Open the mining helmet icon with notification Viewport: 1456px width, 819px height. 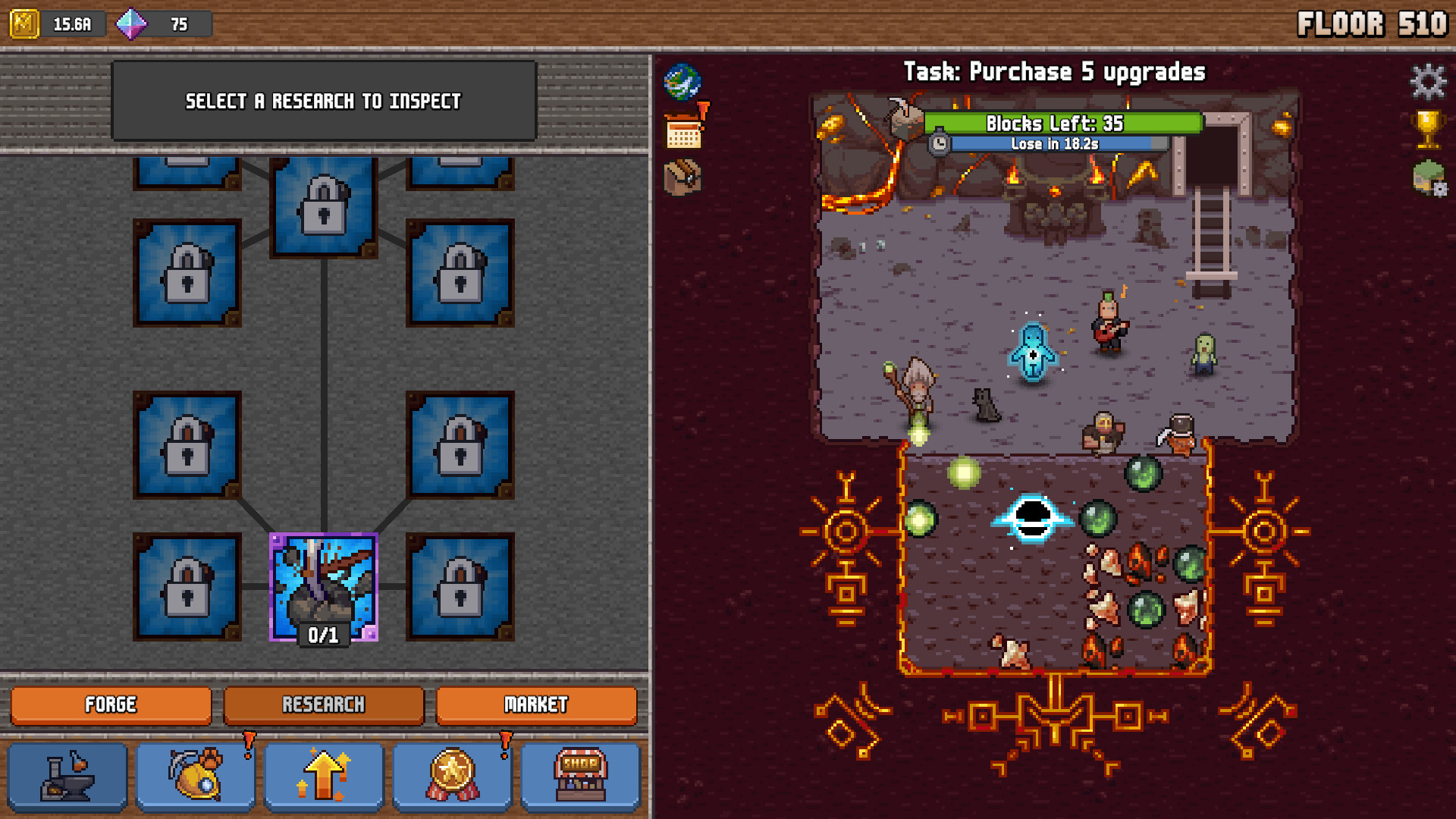195,777
